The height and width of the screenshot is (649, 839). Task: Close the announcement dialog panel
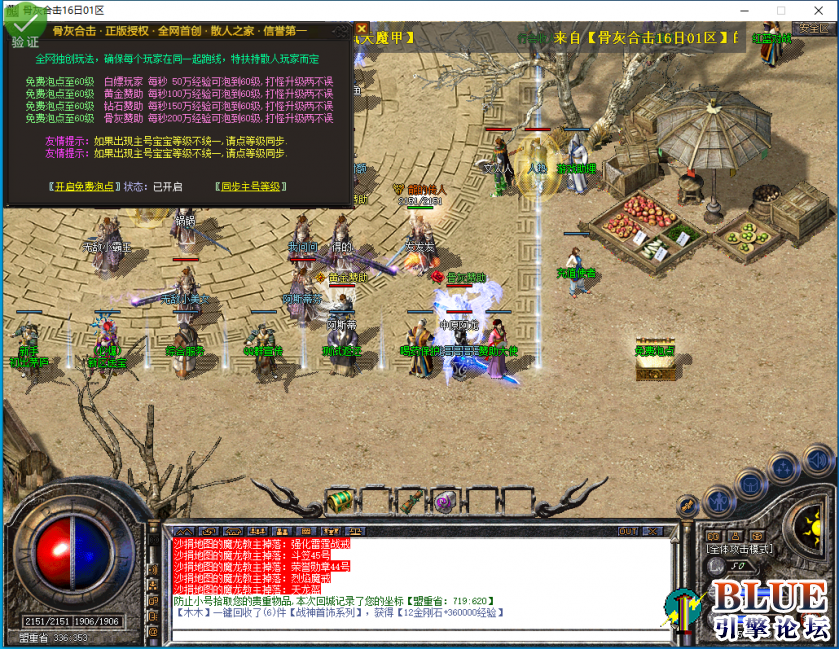(x=362, y=29)
